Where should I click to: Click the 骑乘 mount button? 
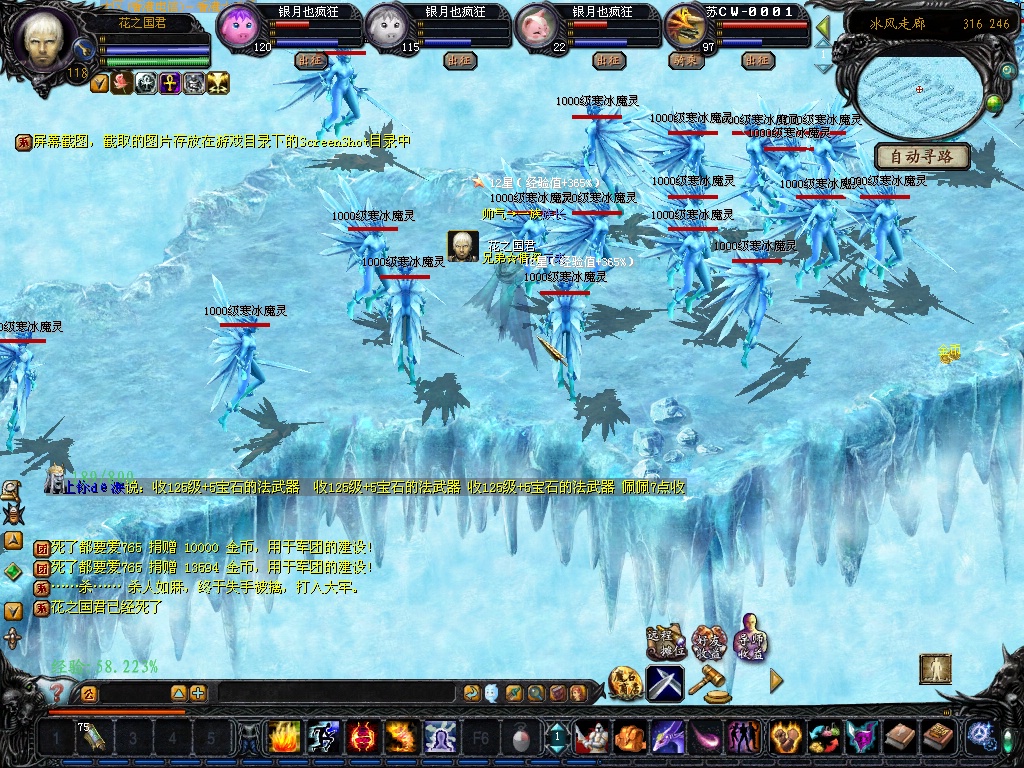(685, 60)
